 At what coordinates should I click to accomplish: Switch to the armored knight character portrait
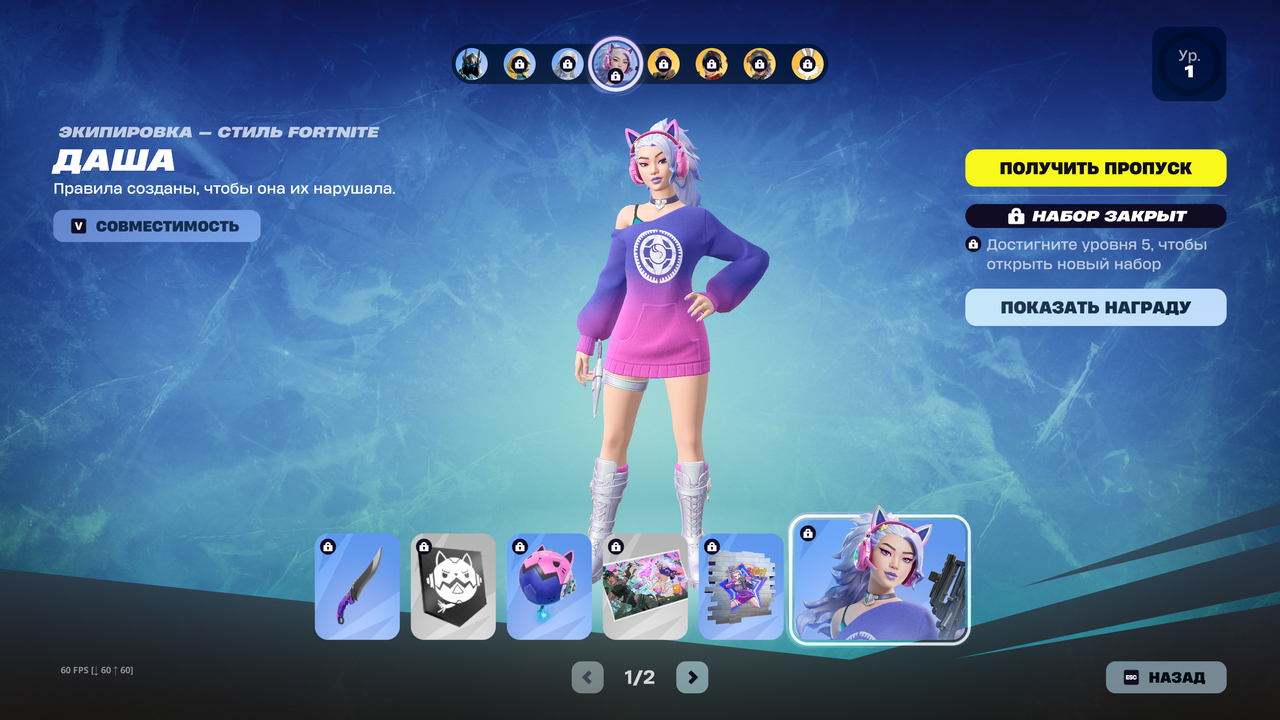coord(471,64)
